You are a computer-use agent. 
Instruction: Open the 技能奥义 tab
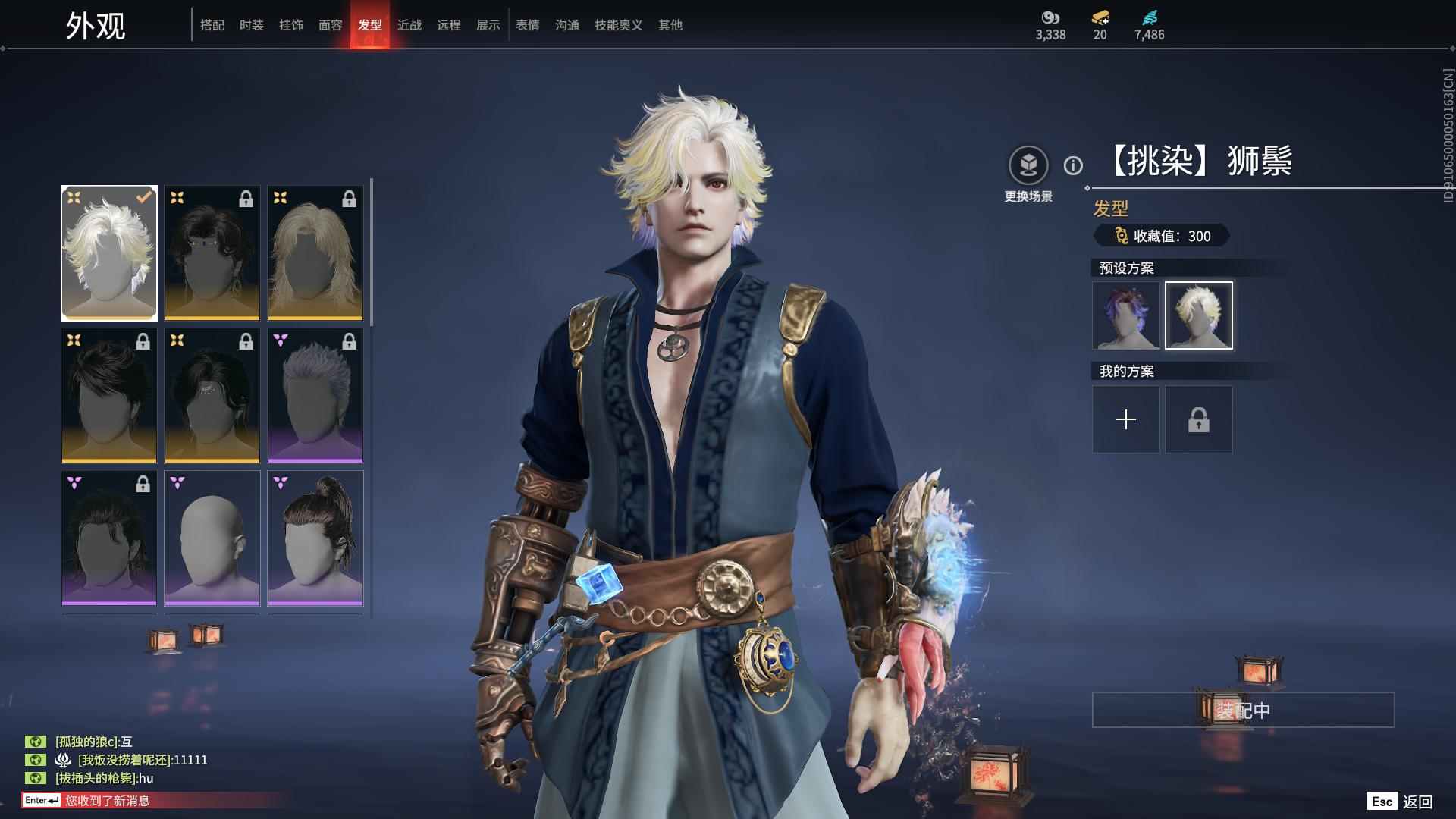619,25
